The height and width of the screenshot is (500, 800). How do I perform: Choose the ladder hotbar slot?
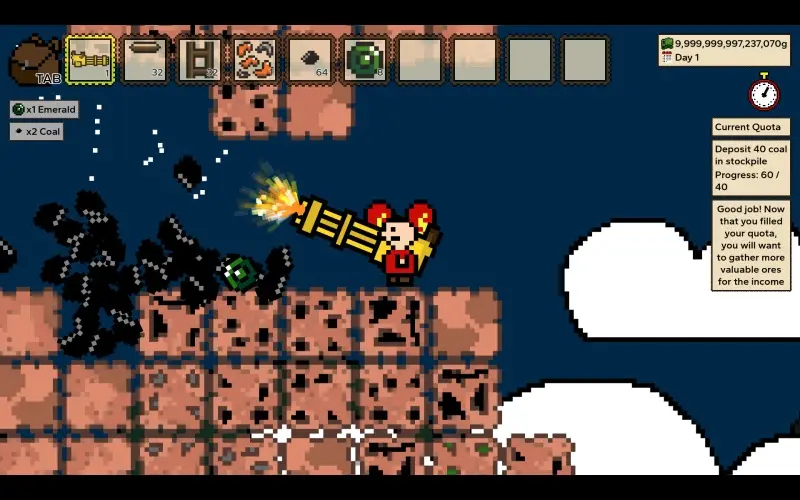pos(199,60)
